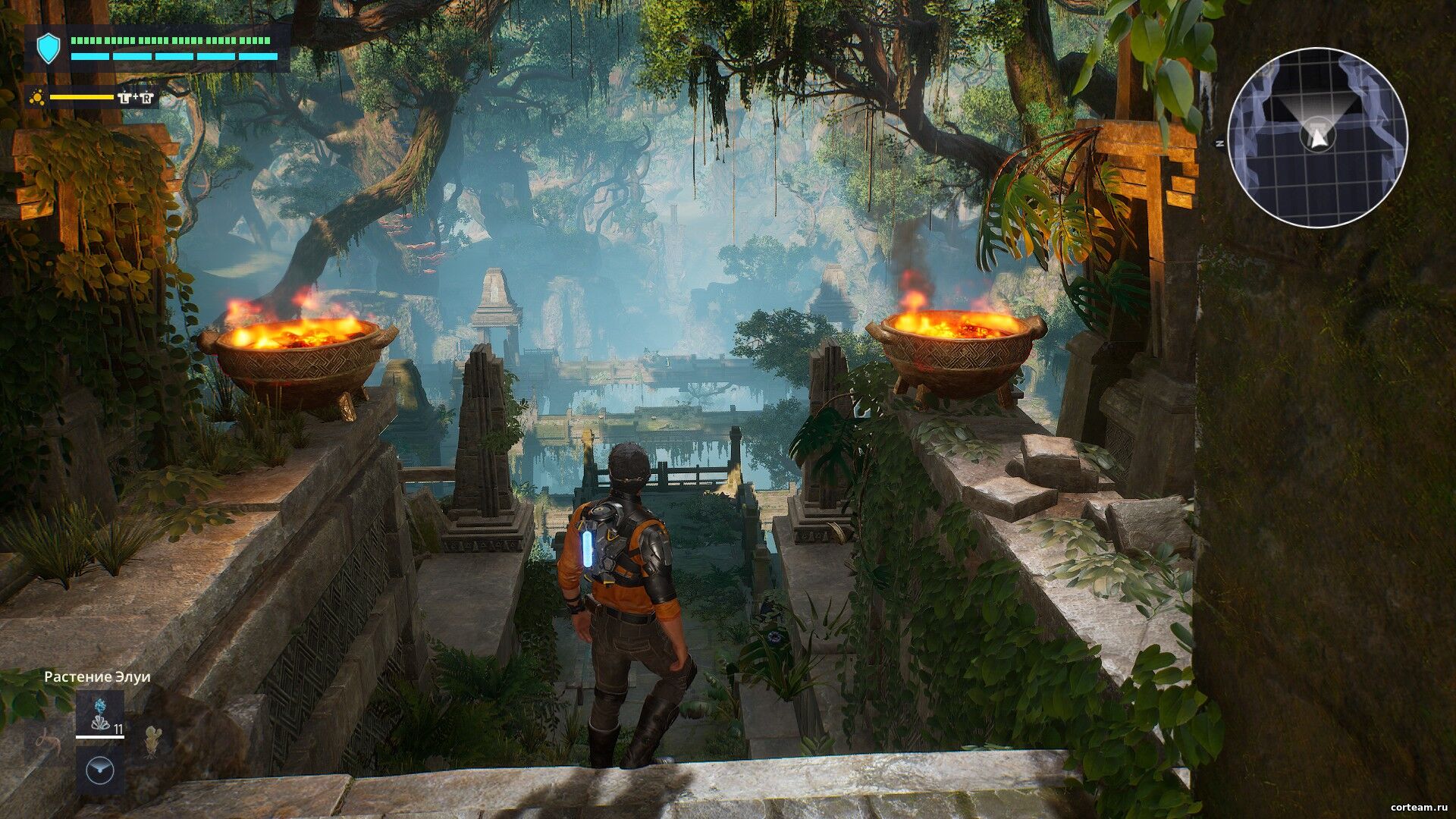The width and height of the screenshot is (1456, 819).
Task: Activate the scanner cone ability icon
Action: point(99,770)
